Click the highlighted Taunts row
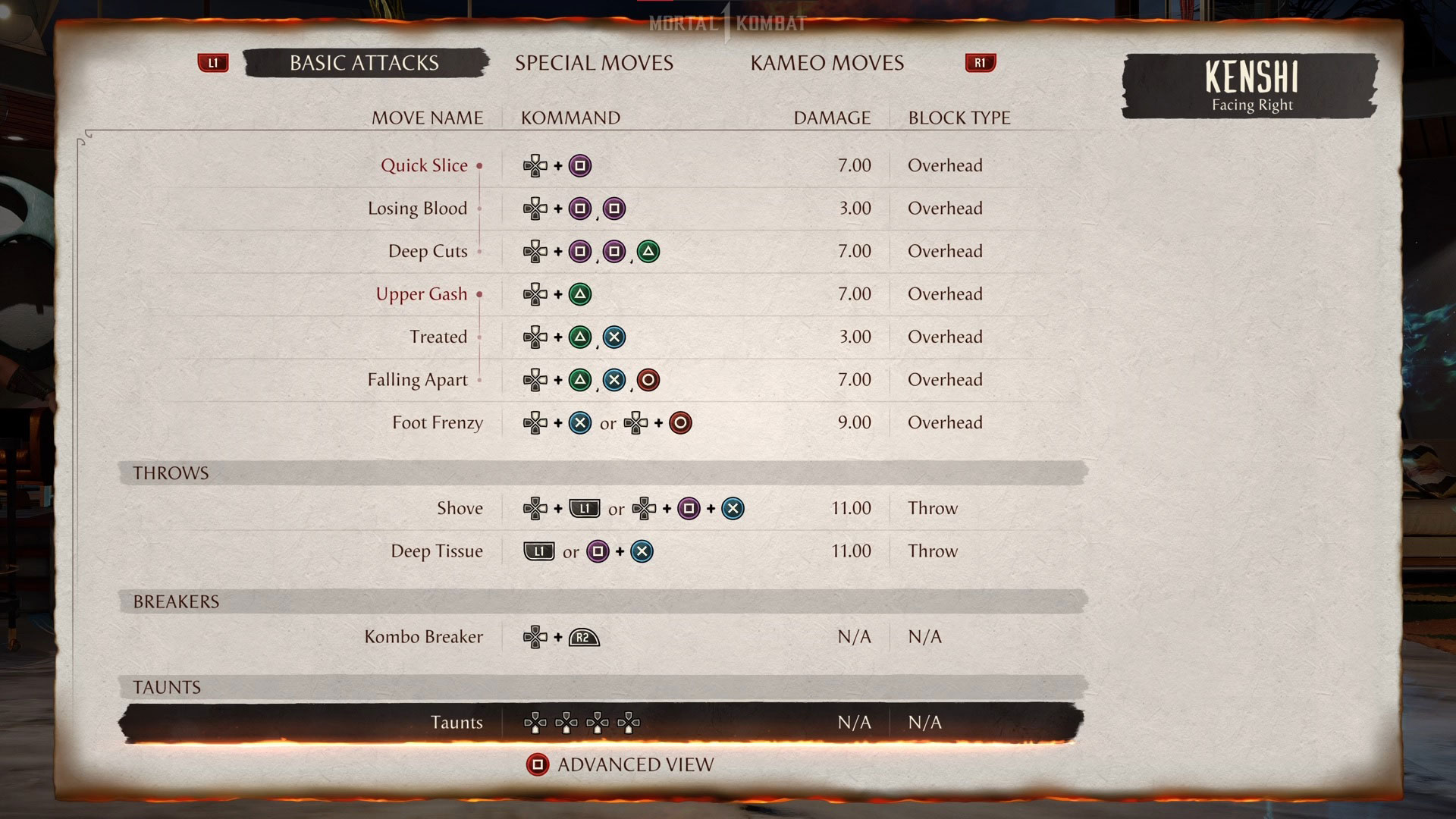The width and height of the screenshot is (1456, 819). coord(457,723)
